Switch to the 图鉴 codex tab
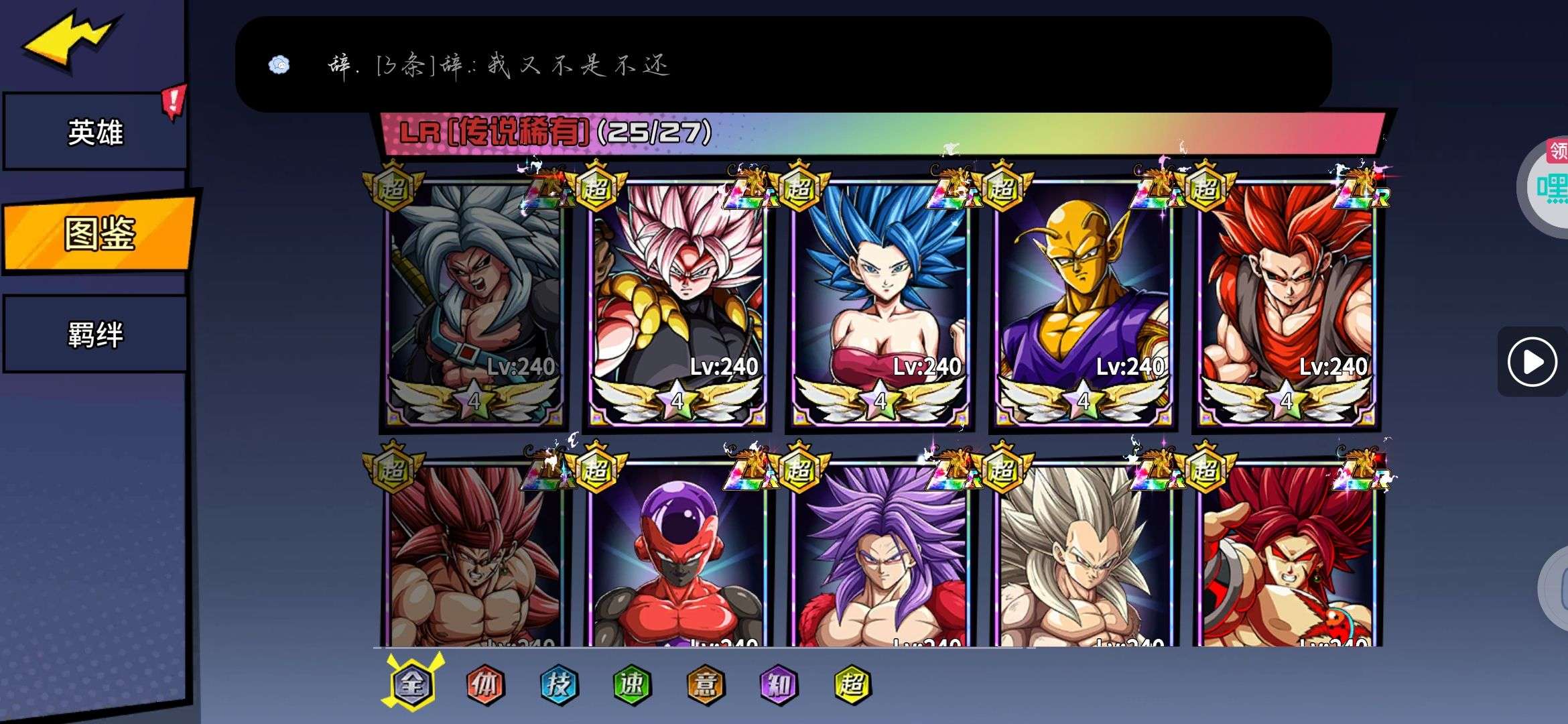 tap(99, 233)
